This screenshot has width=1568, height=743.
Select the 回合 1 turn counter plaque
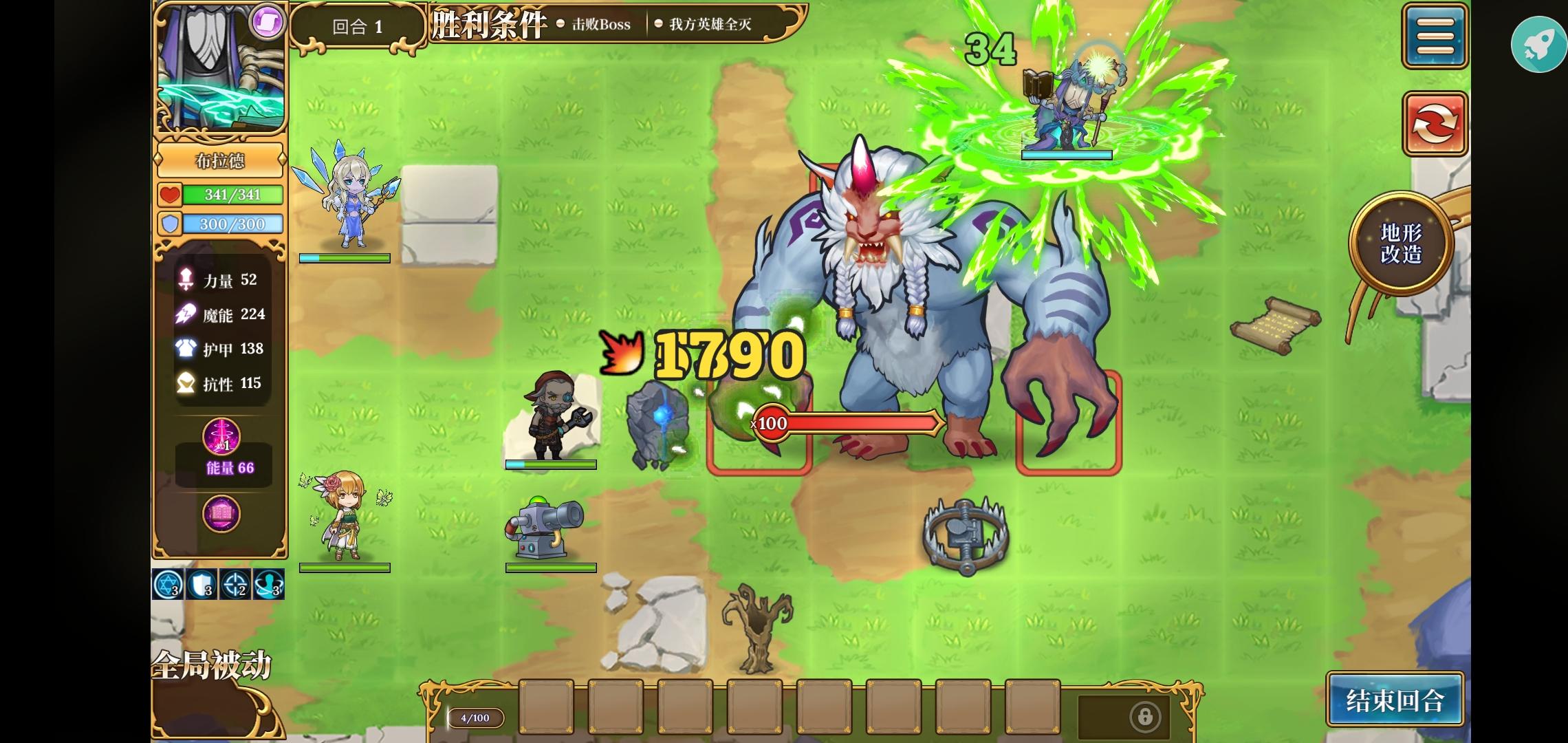pyautogui.click(x=358, y=25)
